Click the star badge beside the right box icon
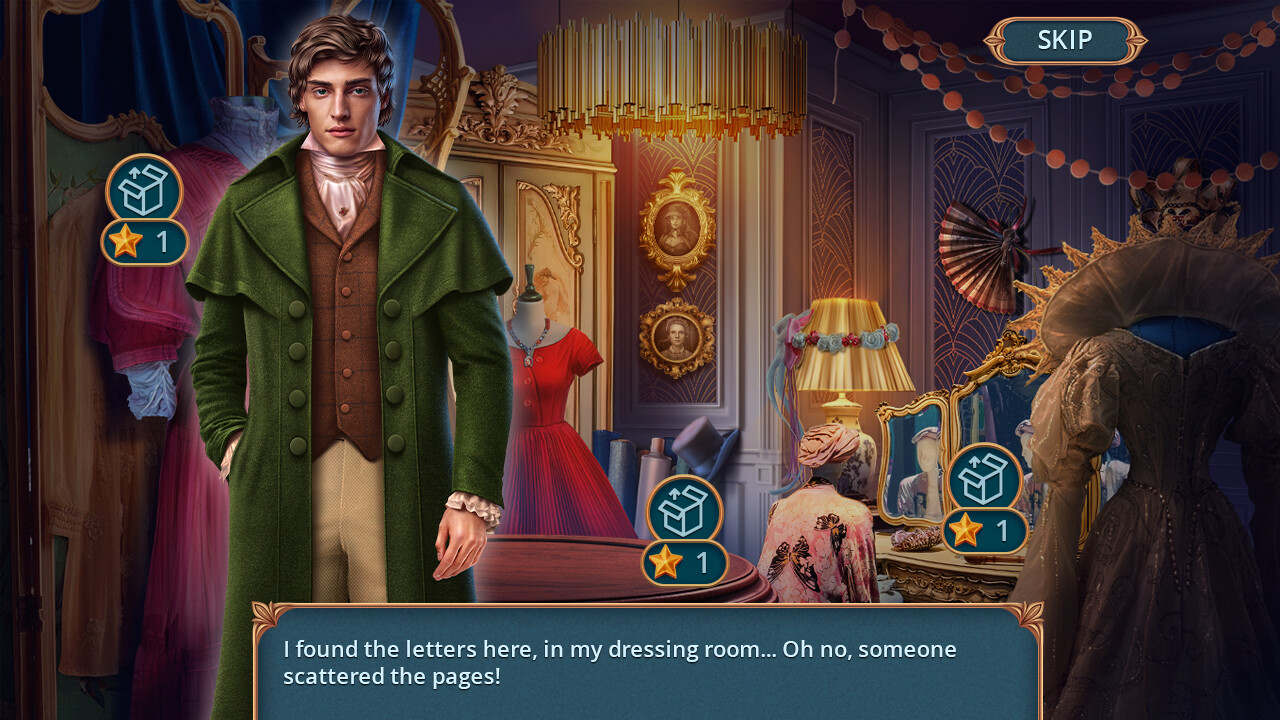 pos(983,531)
